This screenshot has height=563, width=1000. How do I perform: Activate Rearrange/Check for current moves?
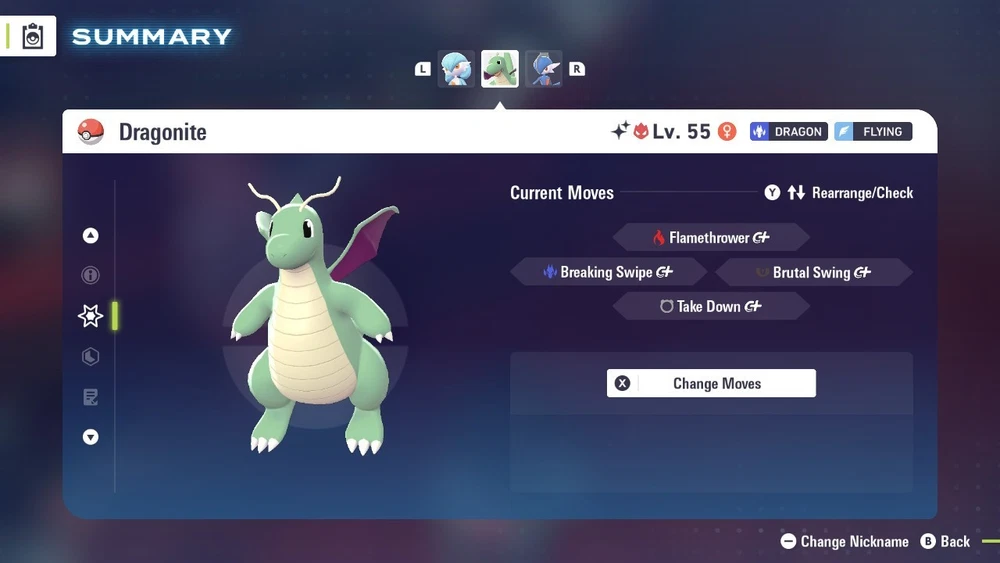(839, 193)
